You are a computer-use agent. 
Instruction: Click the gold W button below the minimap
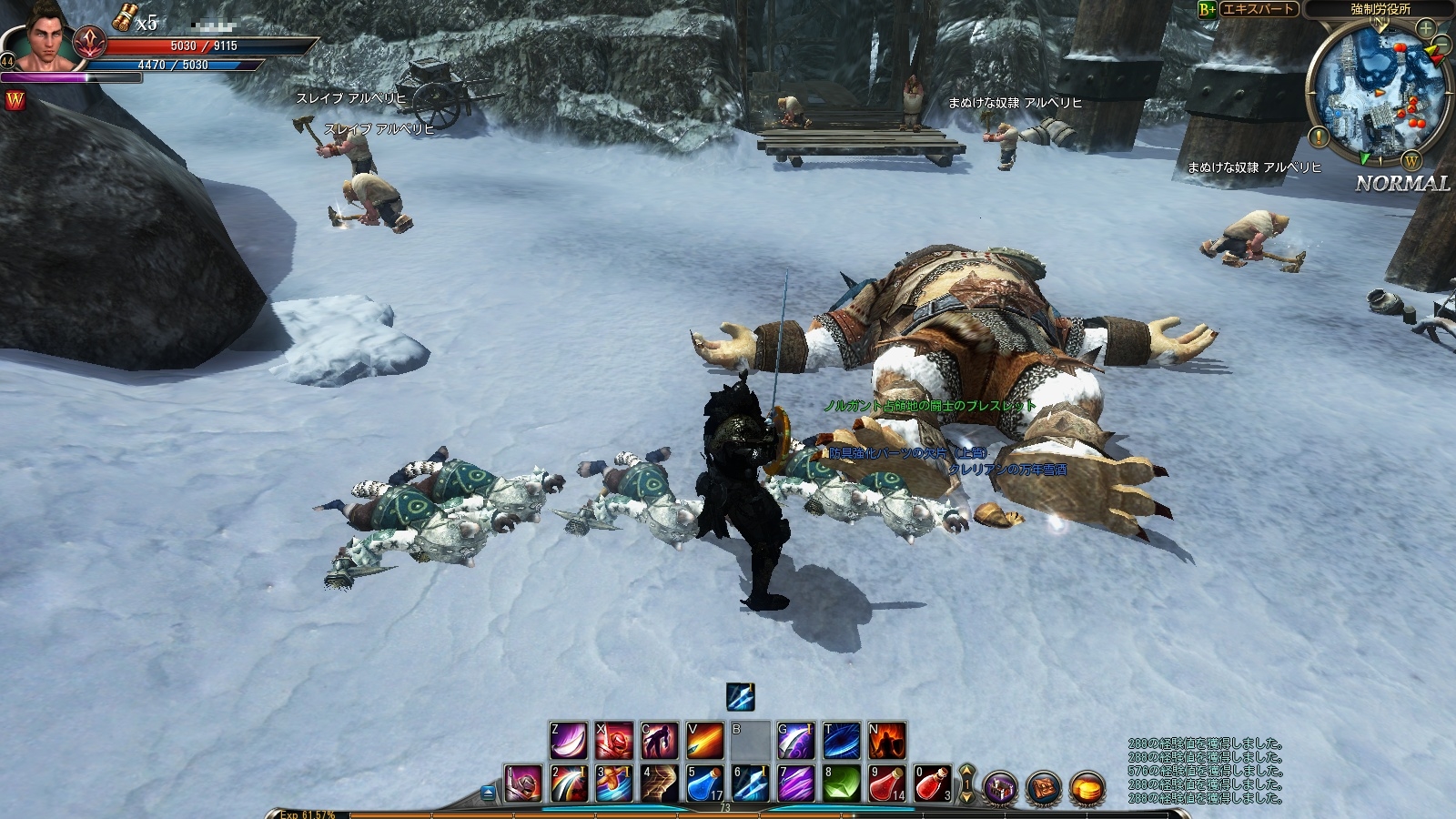(1410, 162)
